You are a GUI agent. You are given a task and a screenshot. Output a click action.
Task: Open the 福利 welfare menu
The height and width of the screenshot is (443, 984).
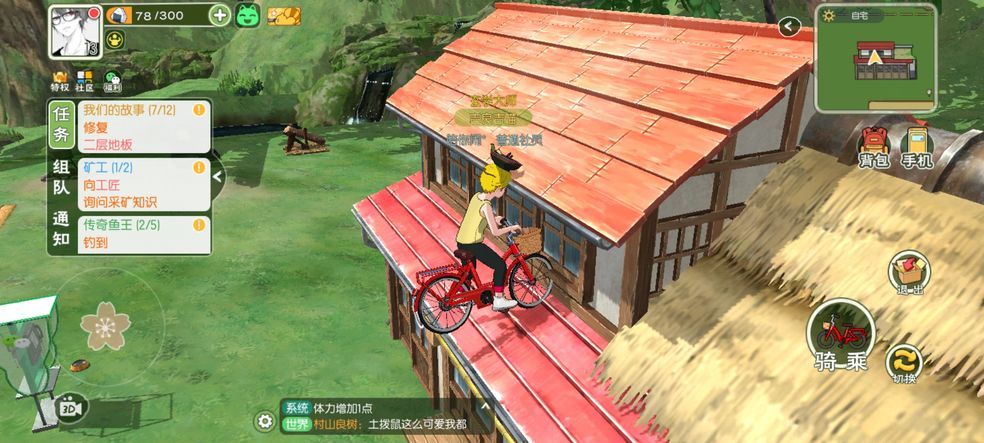tap(111, 80)
